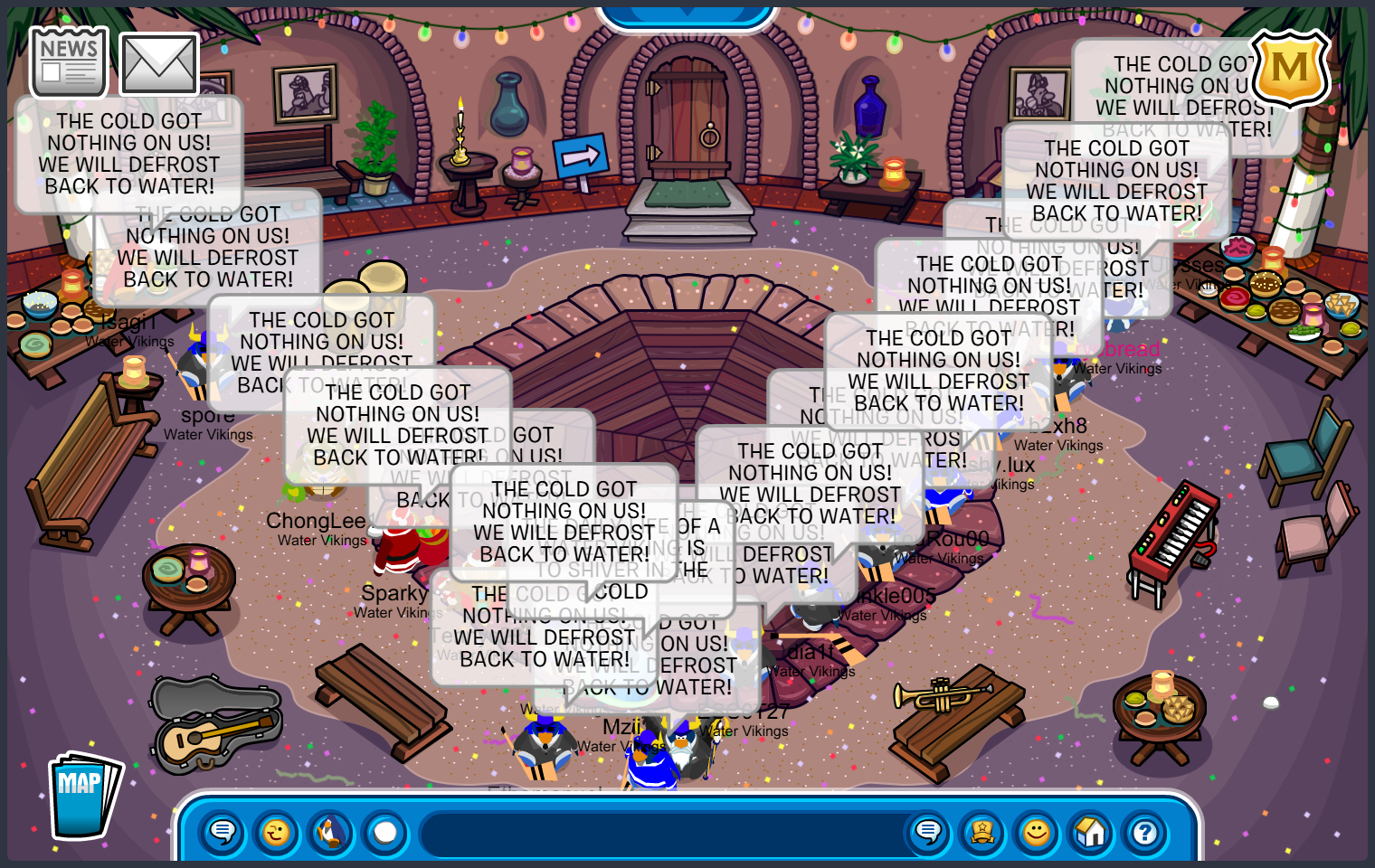The height and width of the screenshot is (868, 1375).
Task: Open the buddy list smiley face
Action: (1037, 831)
